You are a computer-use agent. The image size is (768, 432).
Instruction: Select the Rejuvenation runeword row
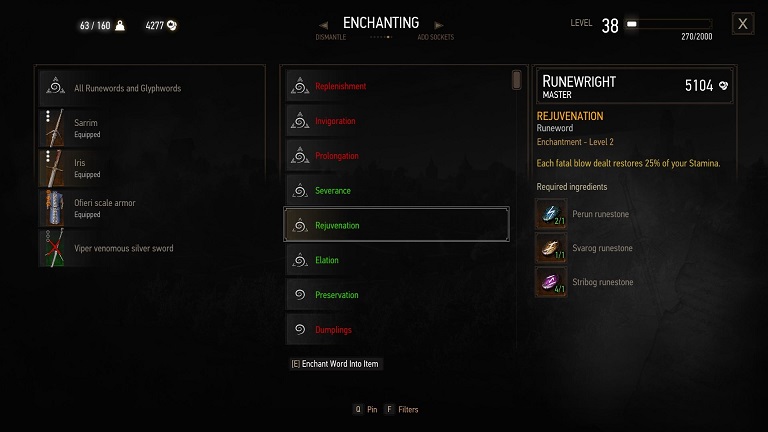[x=395, y=225]
